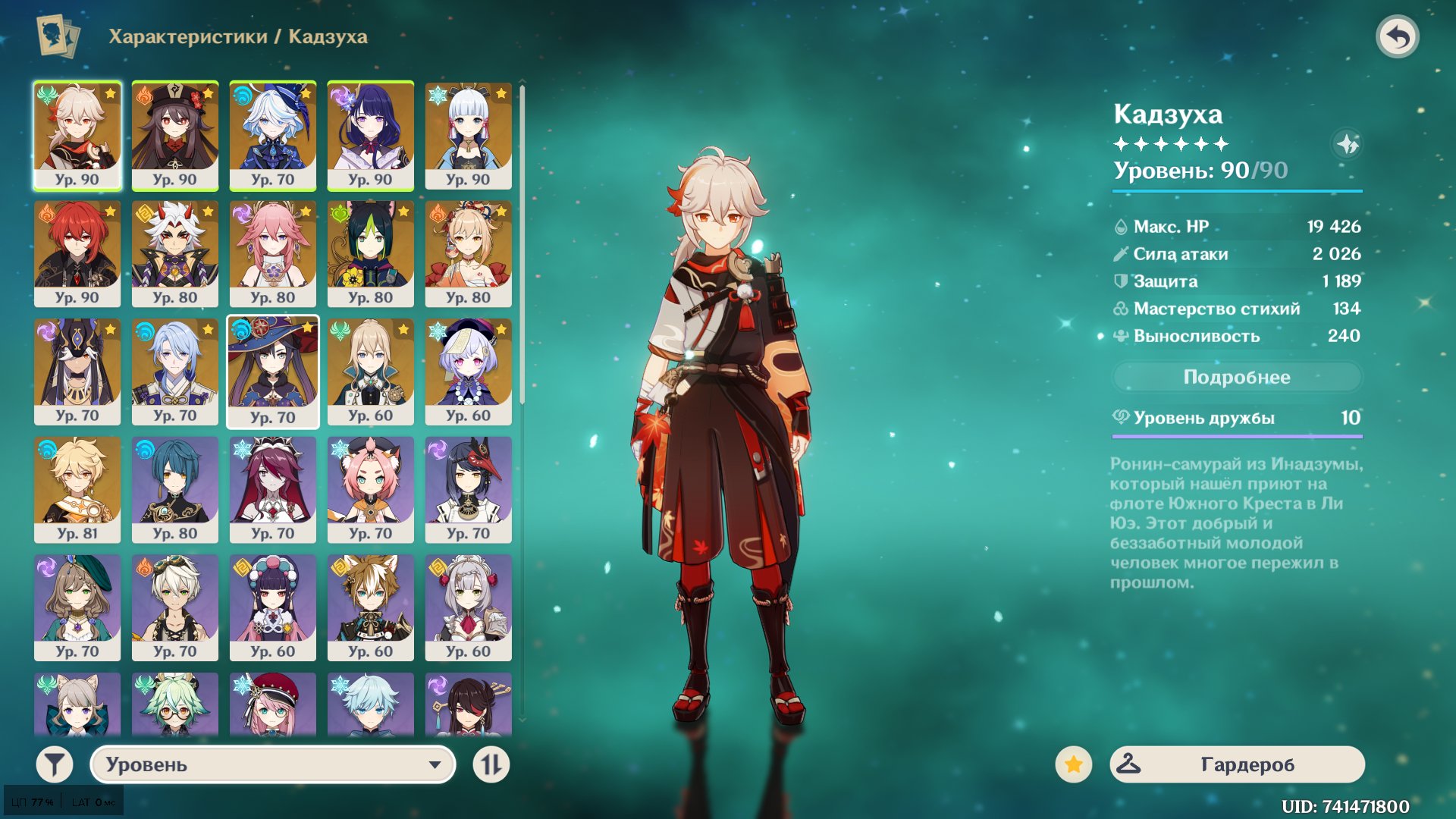Toggle the gold star favorite button
Image resolution: width=1456 pixels, height=819 pixels.
[1073, 764]
